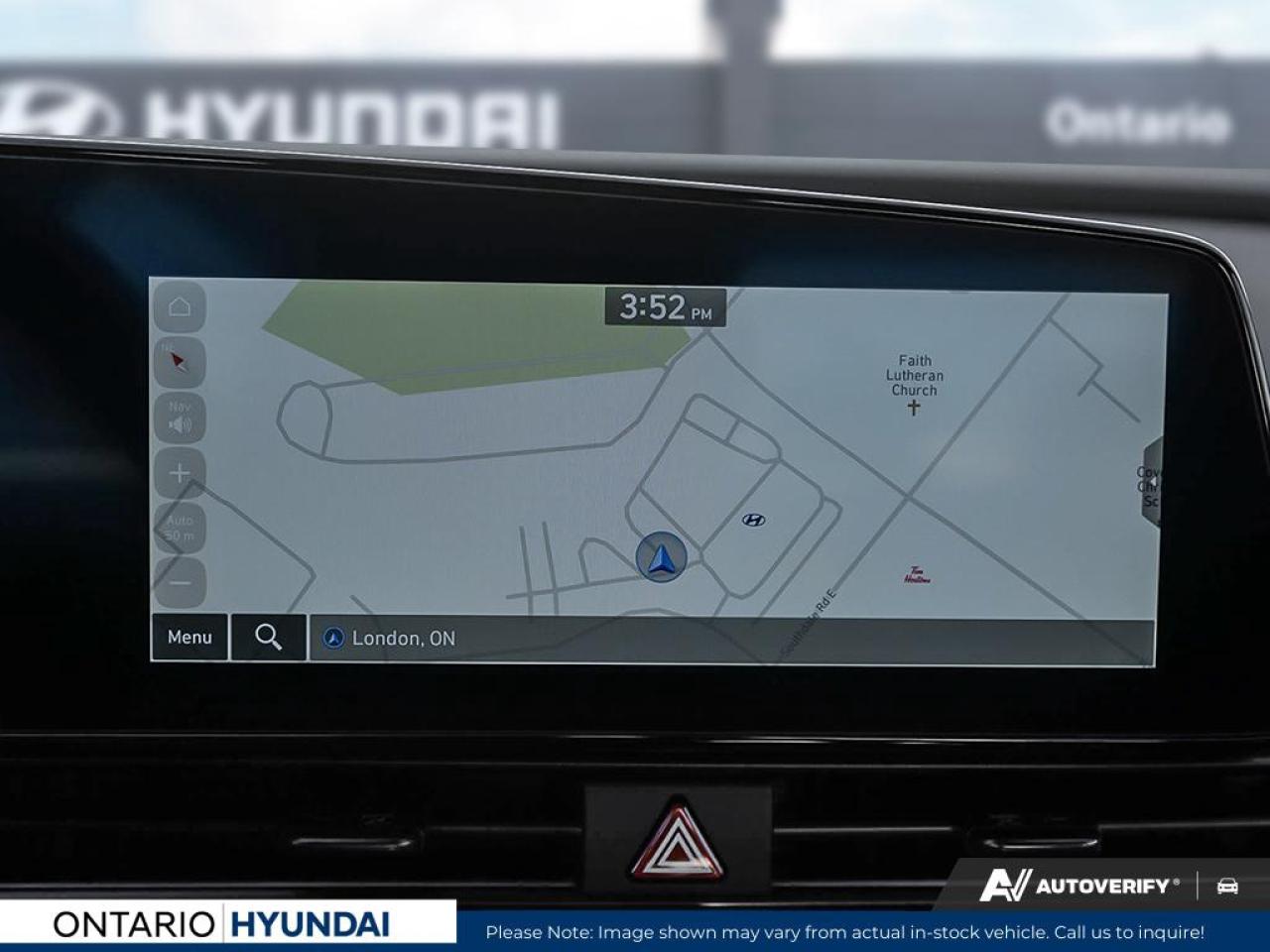Adjust Nav volume via speaker icon
Screen dimensions: 1270x952
(179, 419)
